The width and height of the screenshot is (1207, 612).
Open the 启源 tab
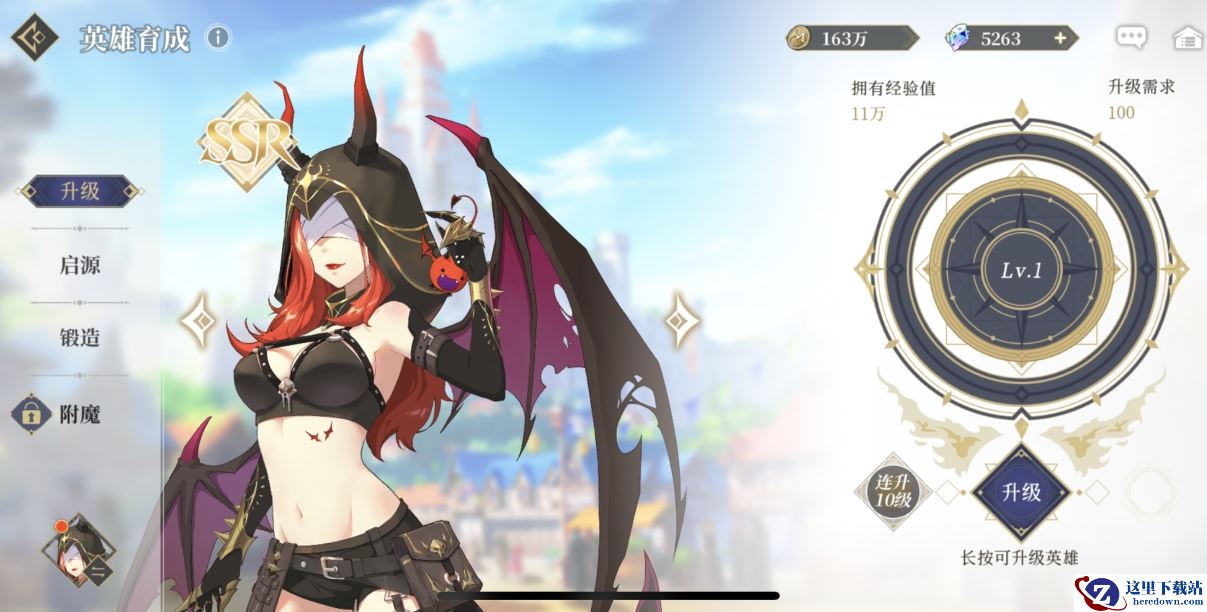80,265
